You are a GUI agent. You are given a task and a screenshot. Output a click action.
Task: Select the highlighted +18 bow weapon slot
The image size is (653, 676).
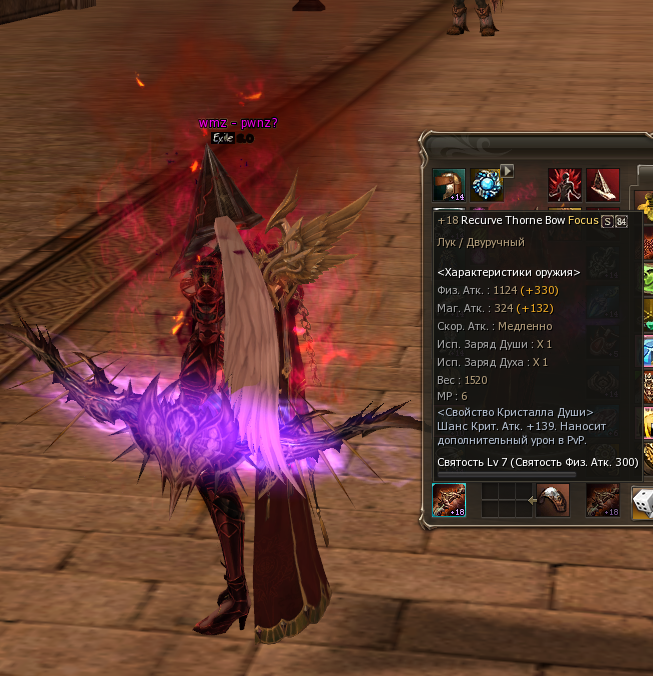[448, 500]
